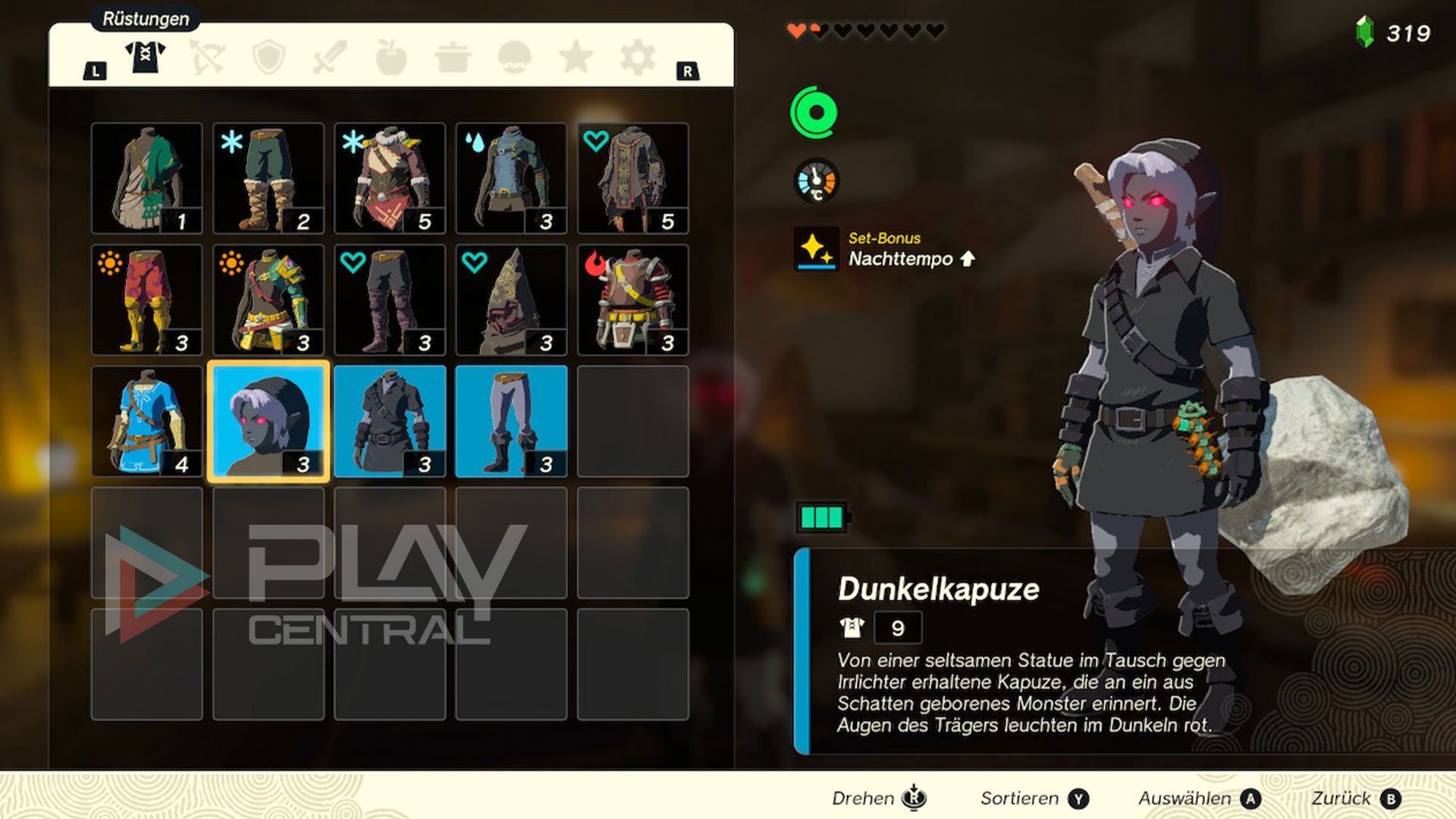Select the dark trousers armor slot
The image size is (1456, 819).
pos(511,422)
